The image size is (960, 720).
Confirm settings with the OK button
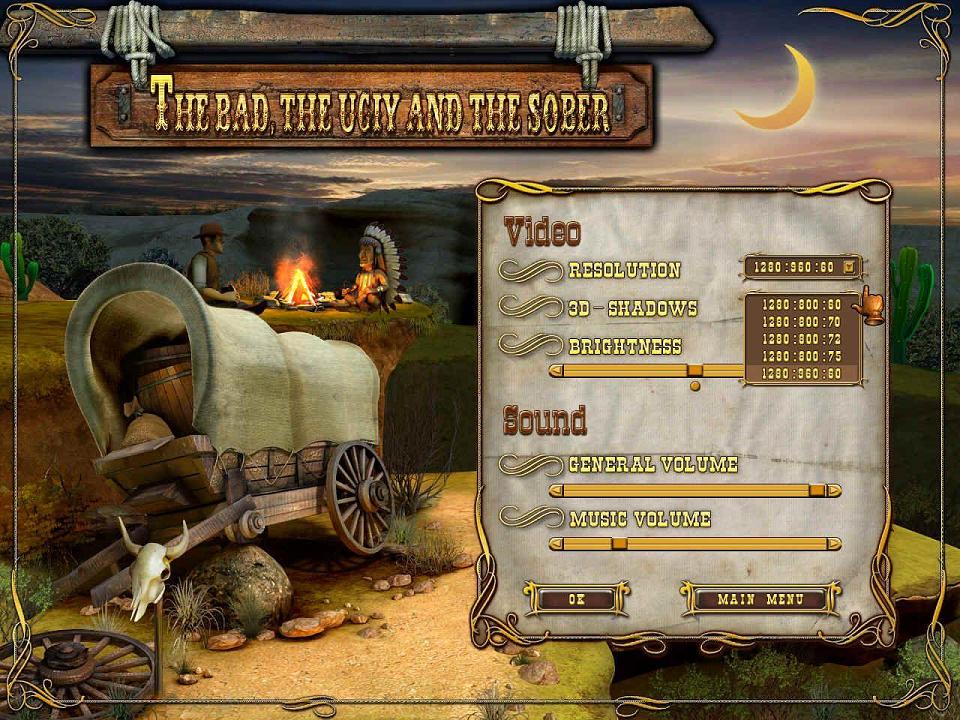575,599
